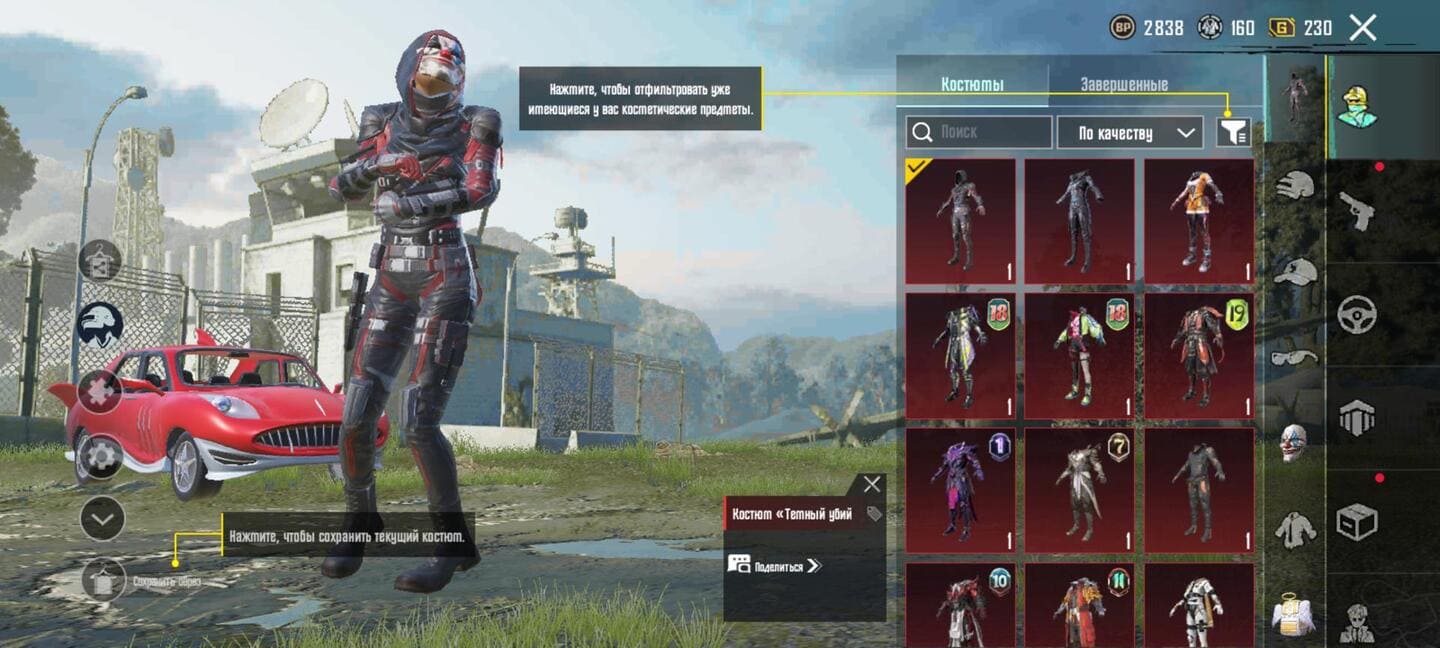The image size is (1440, 648).
Task: Toggle the owned-items filter funnel button
Action: point(1233,132)
